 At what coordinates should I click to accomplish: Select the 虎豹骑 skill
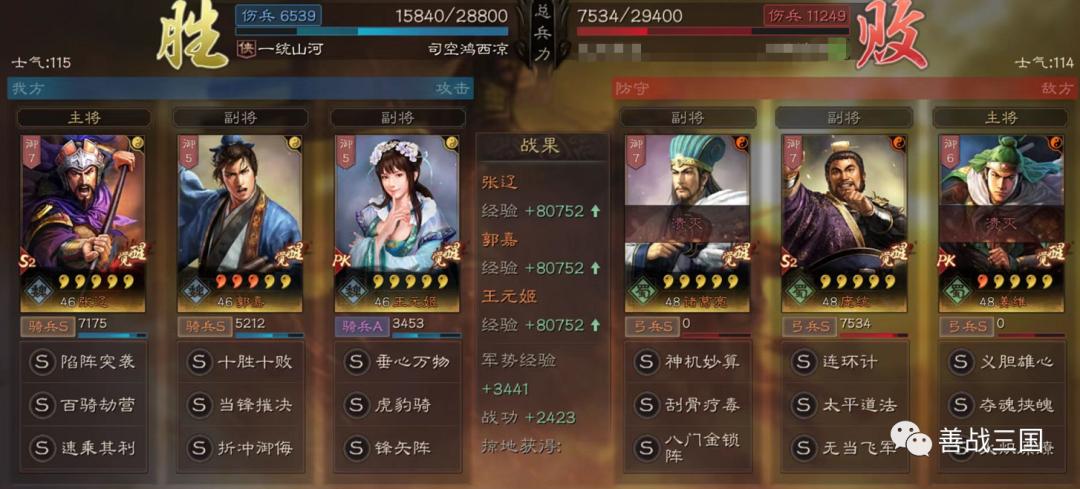click(397, 404)
